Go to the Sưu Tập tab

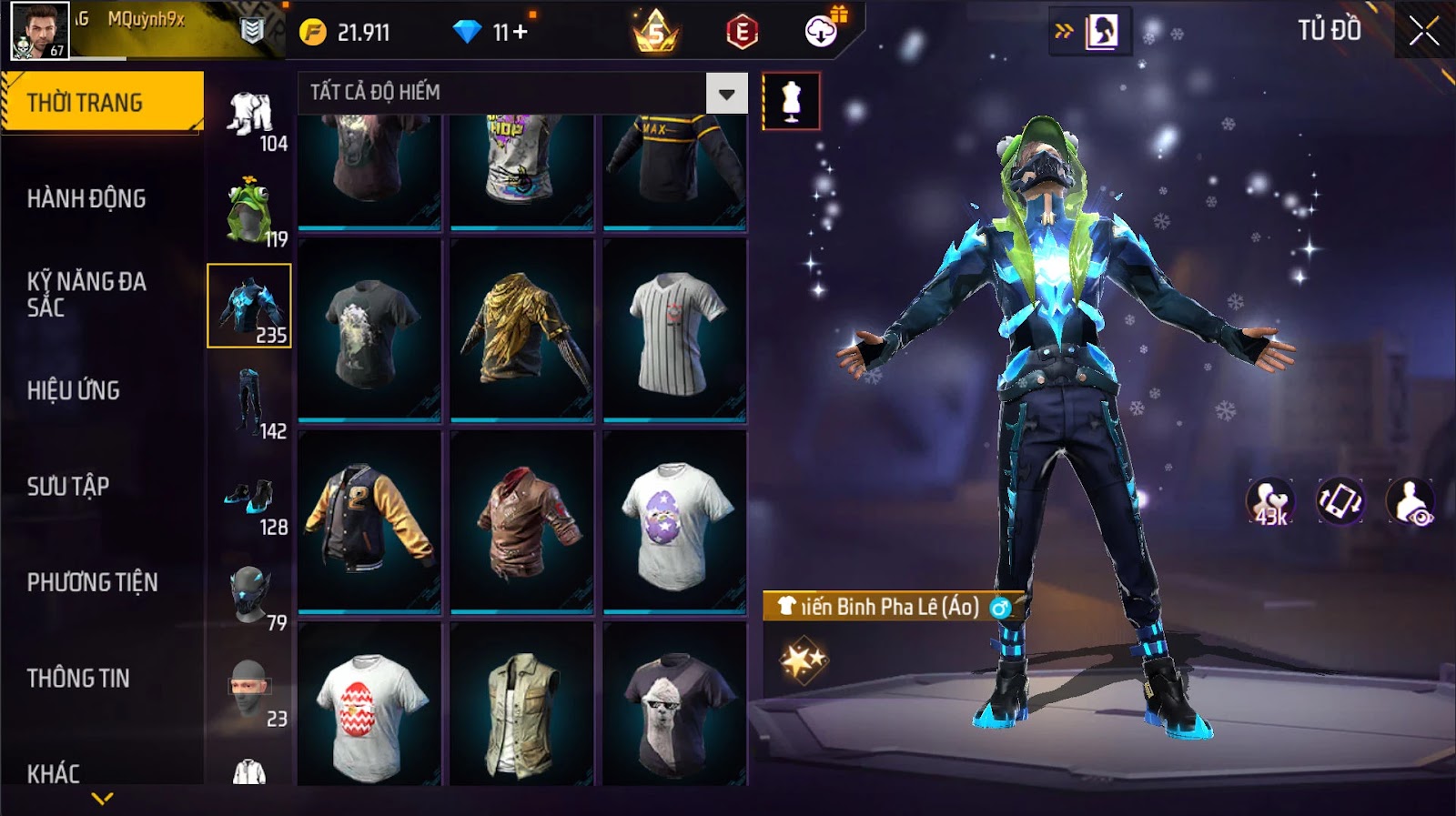coord(68,487)
